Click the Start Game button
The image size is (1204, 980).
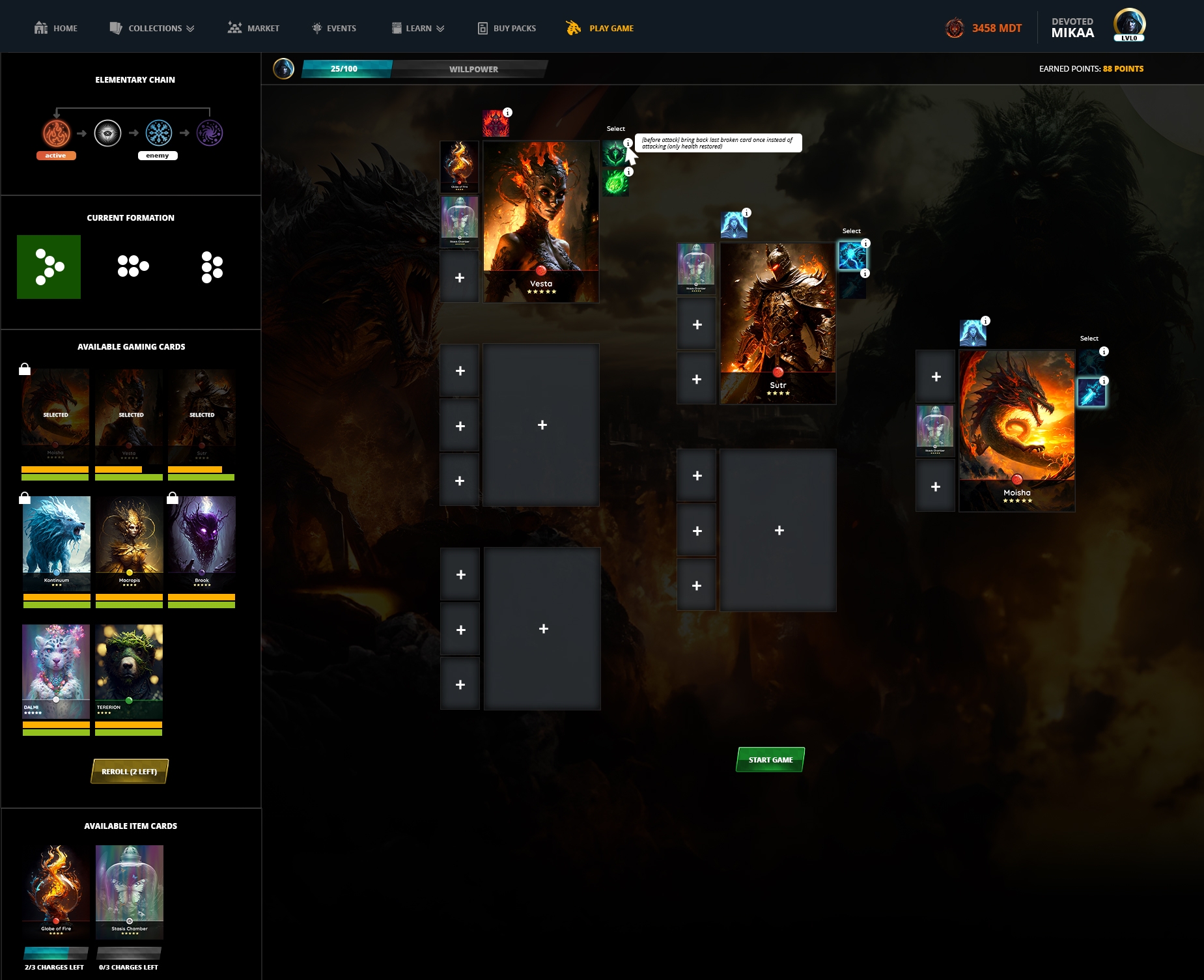(x=770, y=759)
